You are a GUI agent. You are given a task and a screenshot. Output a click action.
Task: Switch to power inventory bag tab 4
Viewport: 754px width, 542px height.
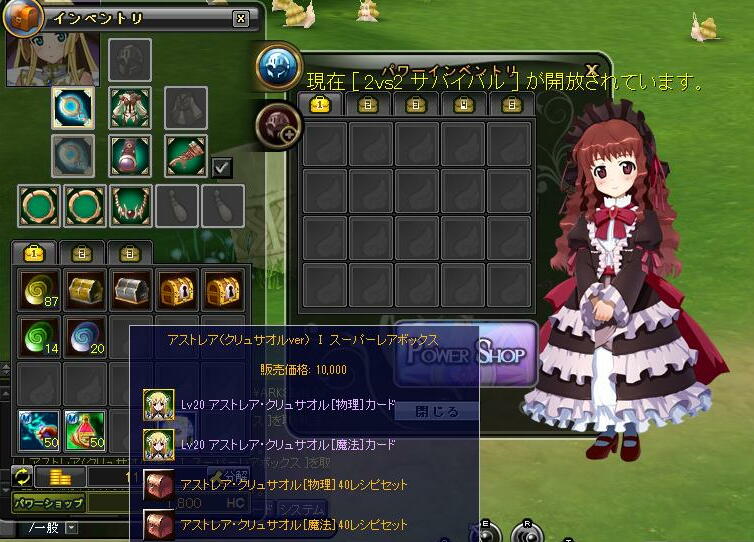(x=465, y=104)
